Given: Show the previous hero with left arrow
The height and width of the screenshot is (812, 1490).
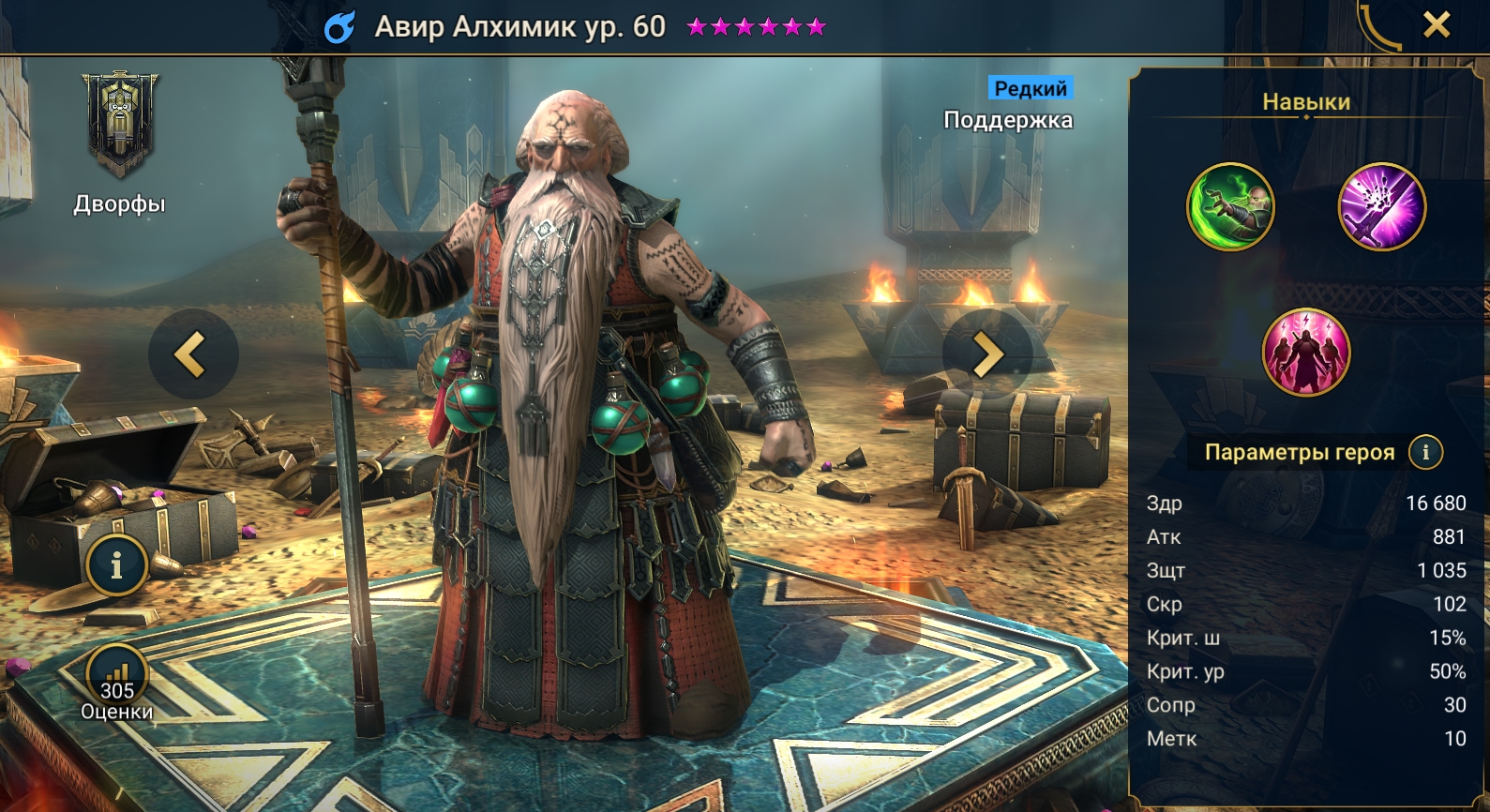Looking at the screenshot, I should 192,354.
